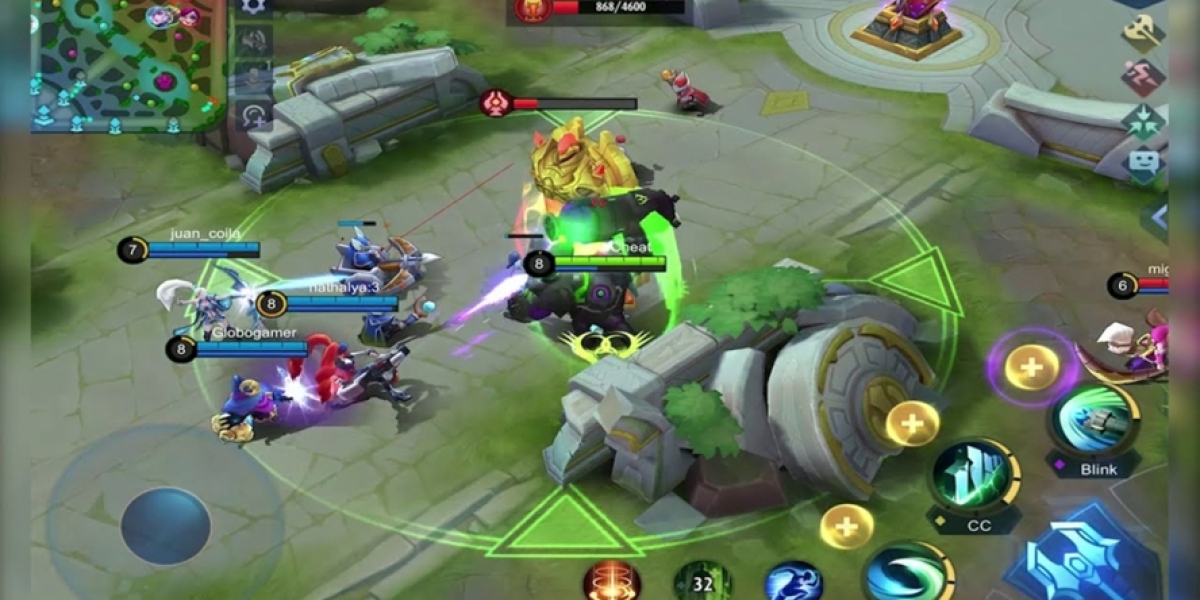This screenshot has width=1200, height=600.
Task: Open settings via the gear icon
Action: pos(253,5)
